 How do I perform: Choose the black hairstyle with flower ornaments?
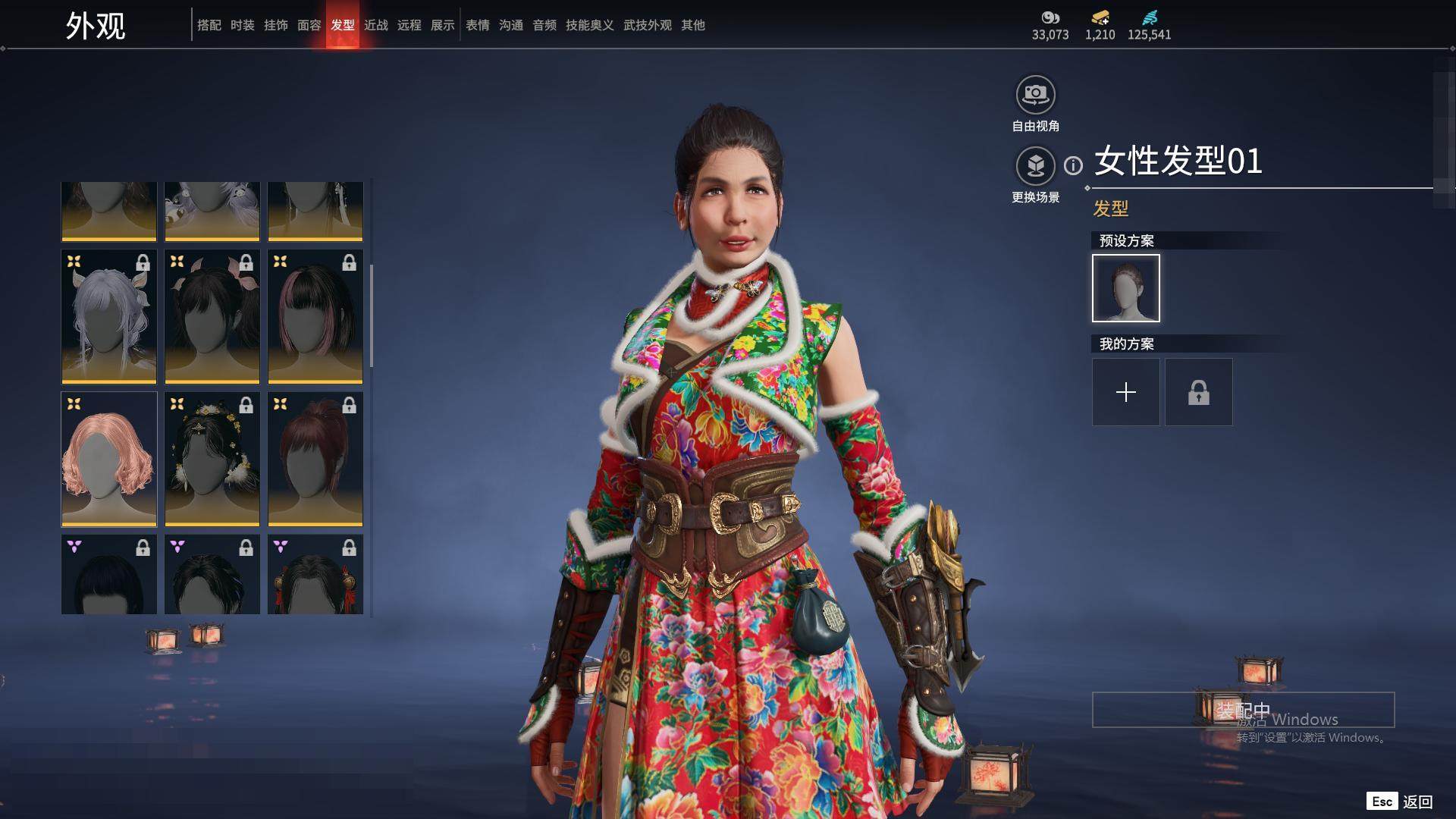tap(212, 459)
